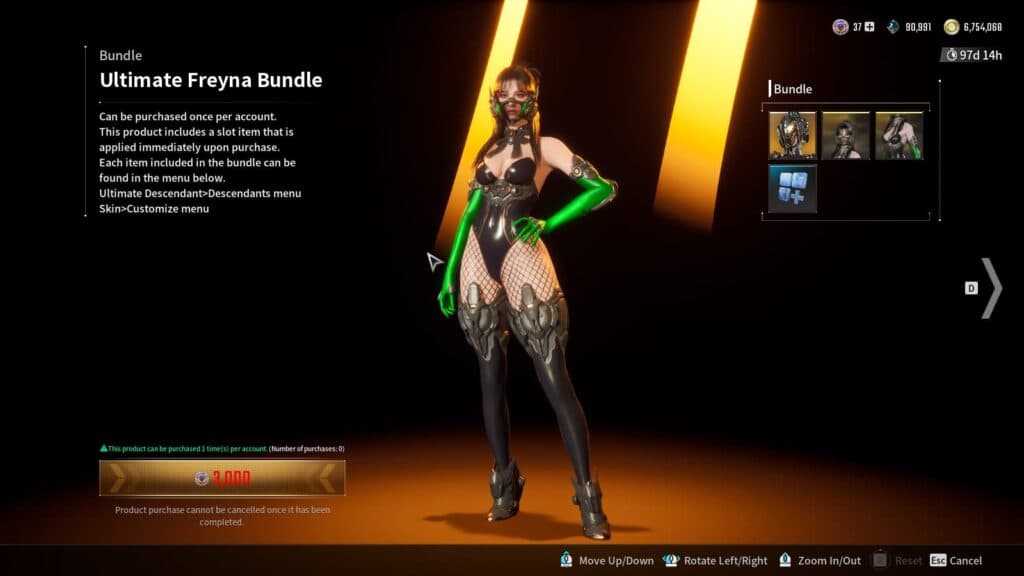
Task: Select the masked head skin thumbnail
Action: tap(845, 135)
